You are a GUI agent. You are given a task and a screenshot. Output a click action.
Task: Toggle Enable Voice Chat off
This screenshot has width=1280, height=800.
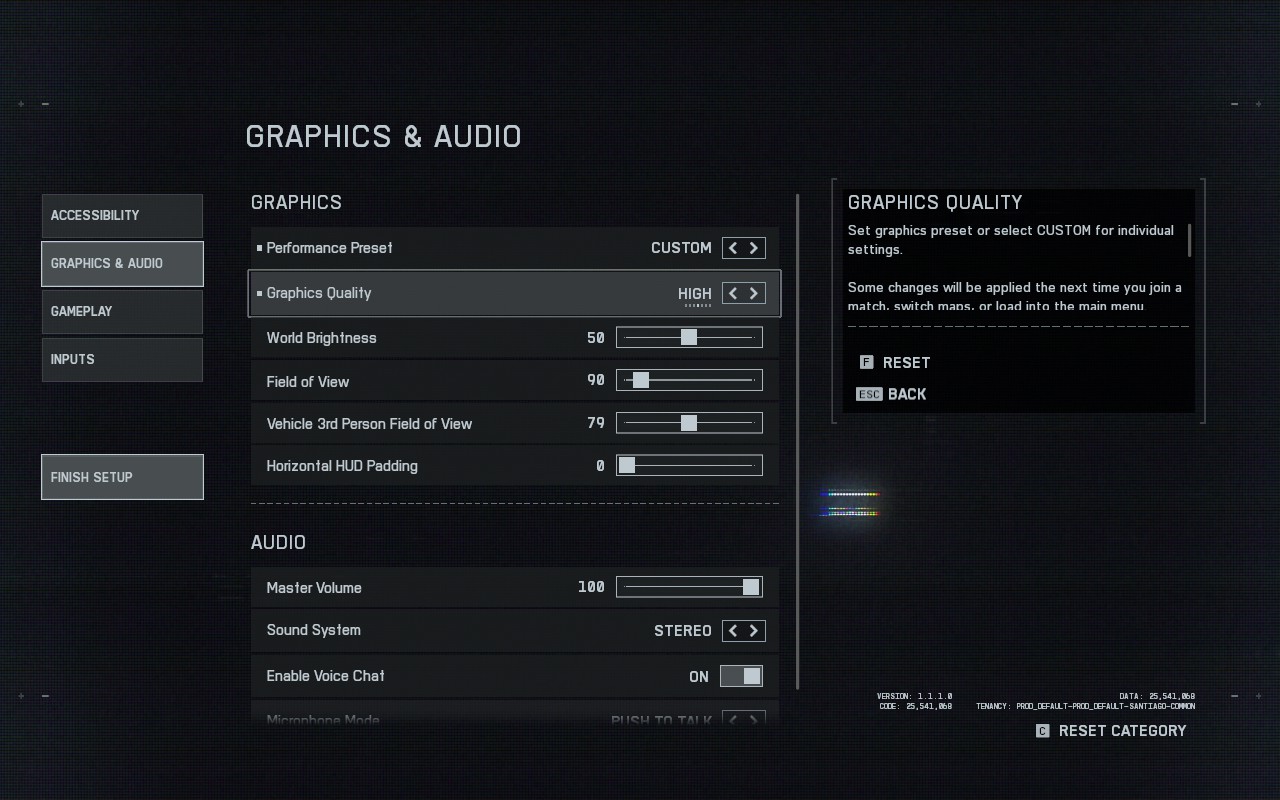coord(741,677)
